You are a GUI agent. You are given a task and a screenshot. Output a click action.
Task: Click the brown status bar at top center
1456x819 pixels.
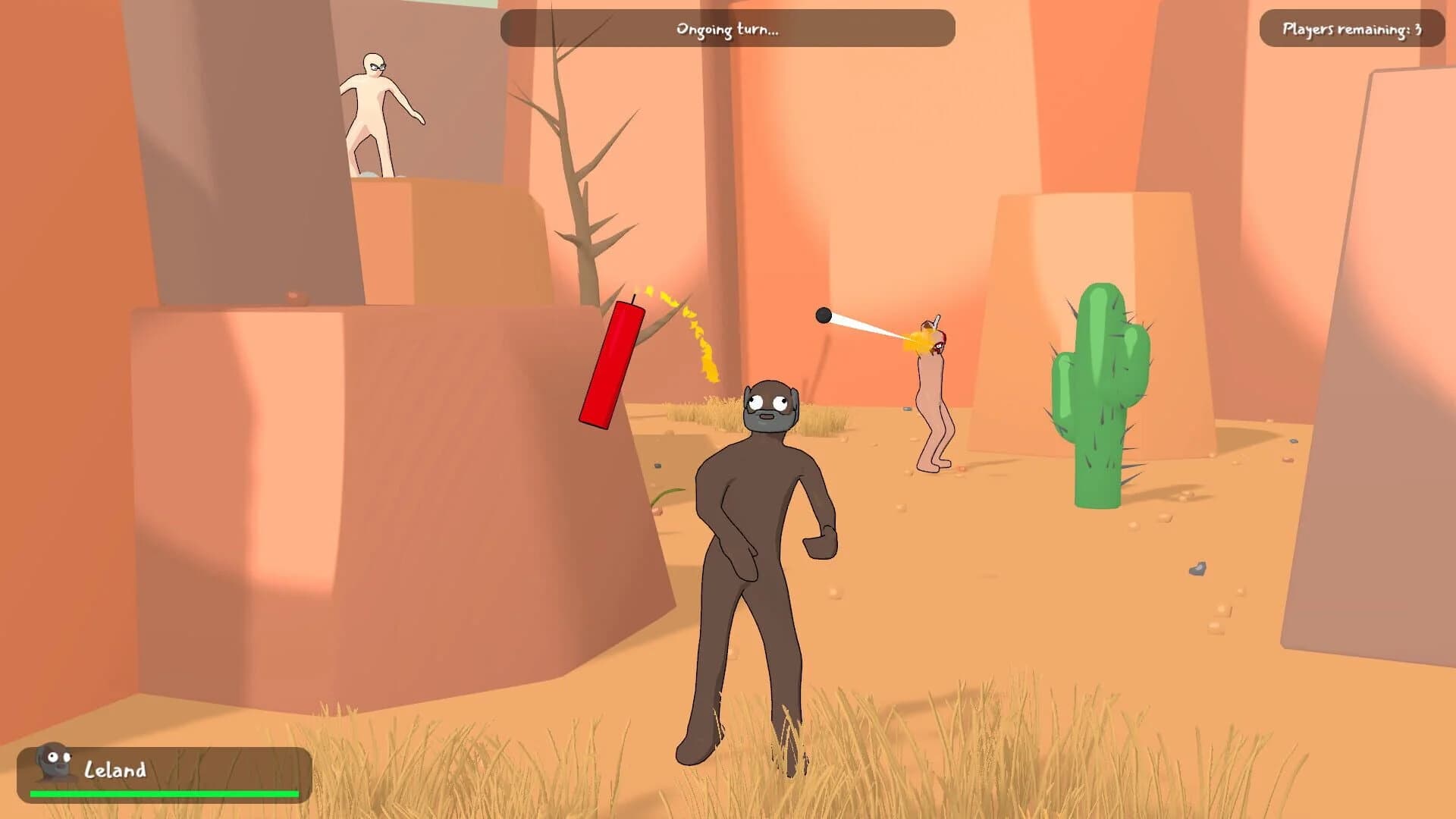click(x=726, y=29)
